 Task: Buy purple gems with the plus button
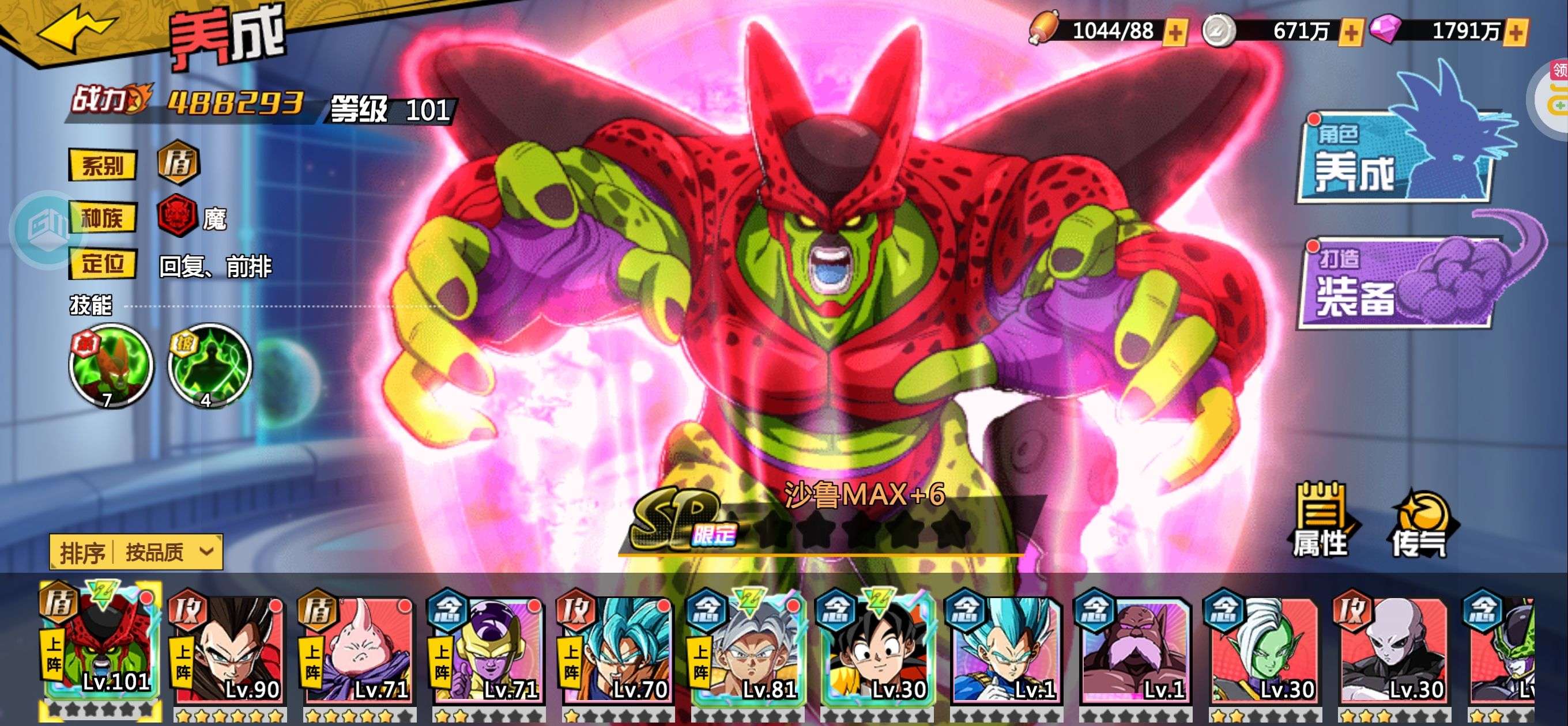click(1517, 32)
